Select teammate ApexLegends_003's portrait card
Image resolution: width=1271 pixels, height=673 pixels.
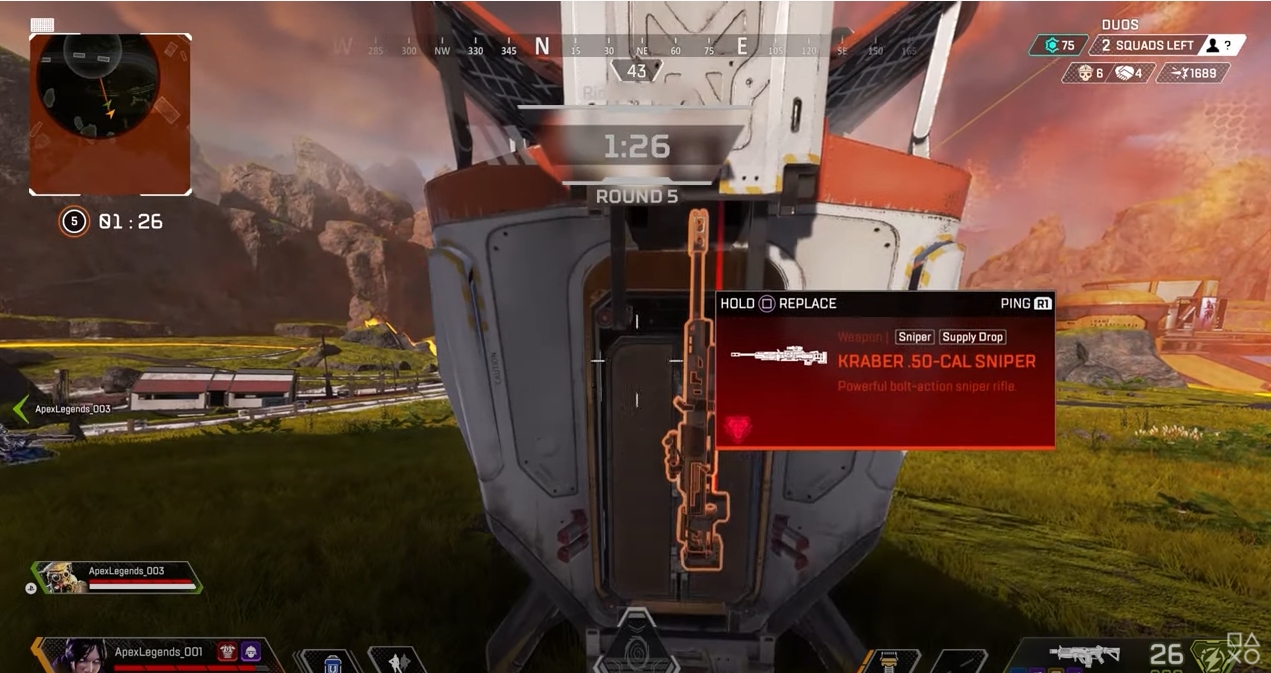coord(62,577)
